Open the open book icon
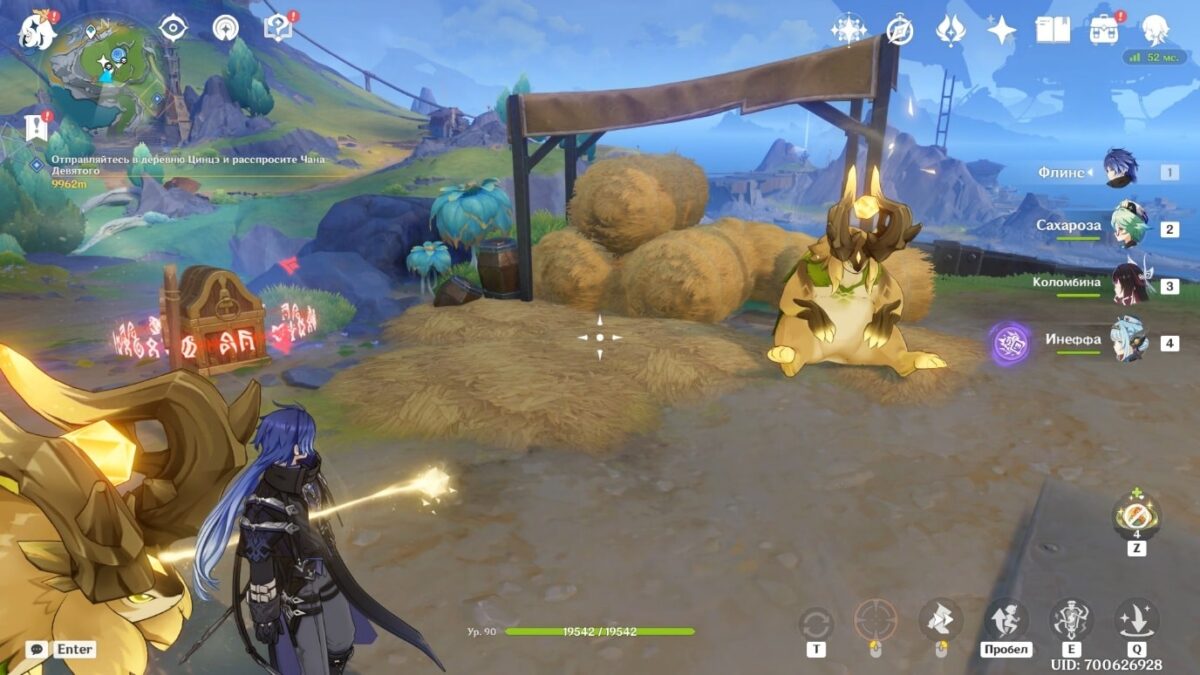Image resolution: width=1200 pixels, height=675 pixels. tap(1052, 29)
